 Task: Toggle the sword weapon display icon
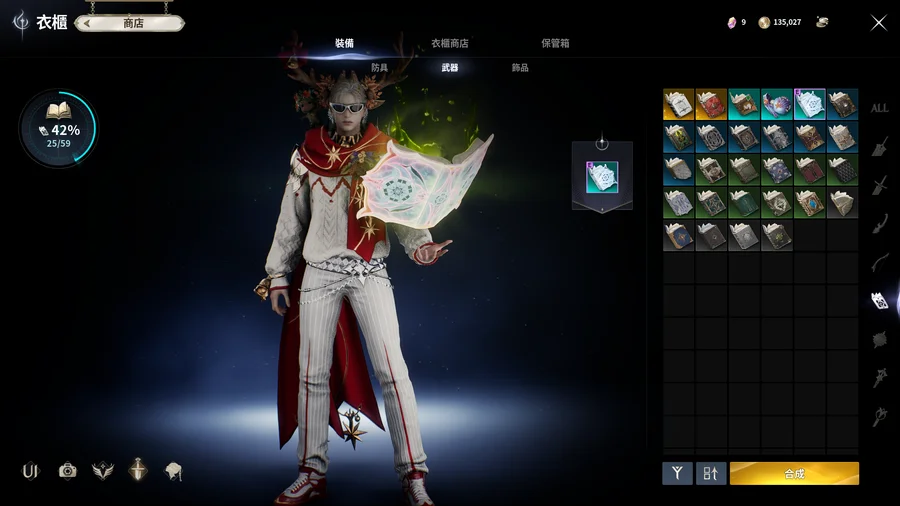click(138, 471)
